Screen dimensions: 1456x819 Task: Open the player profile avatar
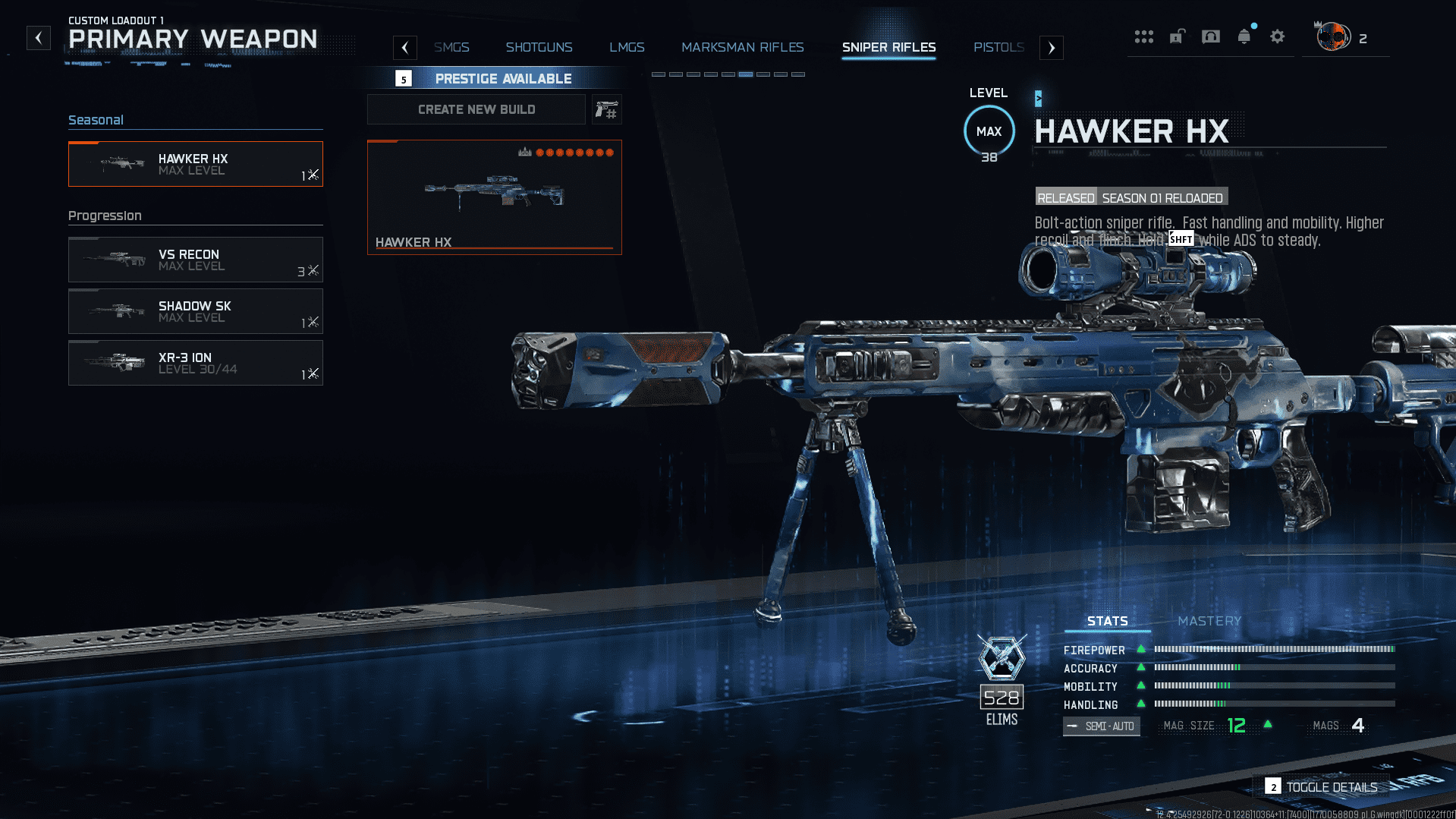1333,36
